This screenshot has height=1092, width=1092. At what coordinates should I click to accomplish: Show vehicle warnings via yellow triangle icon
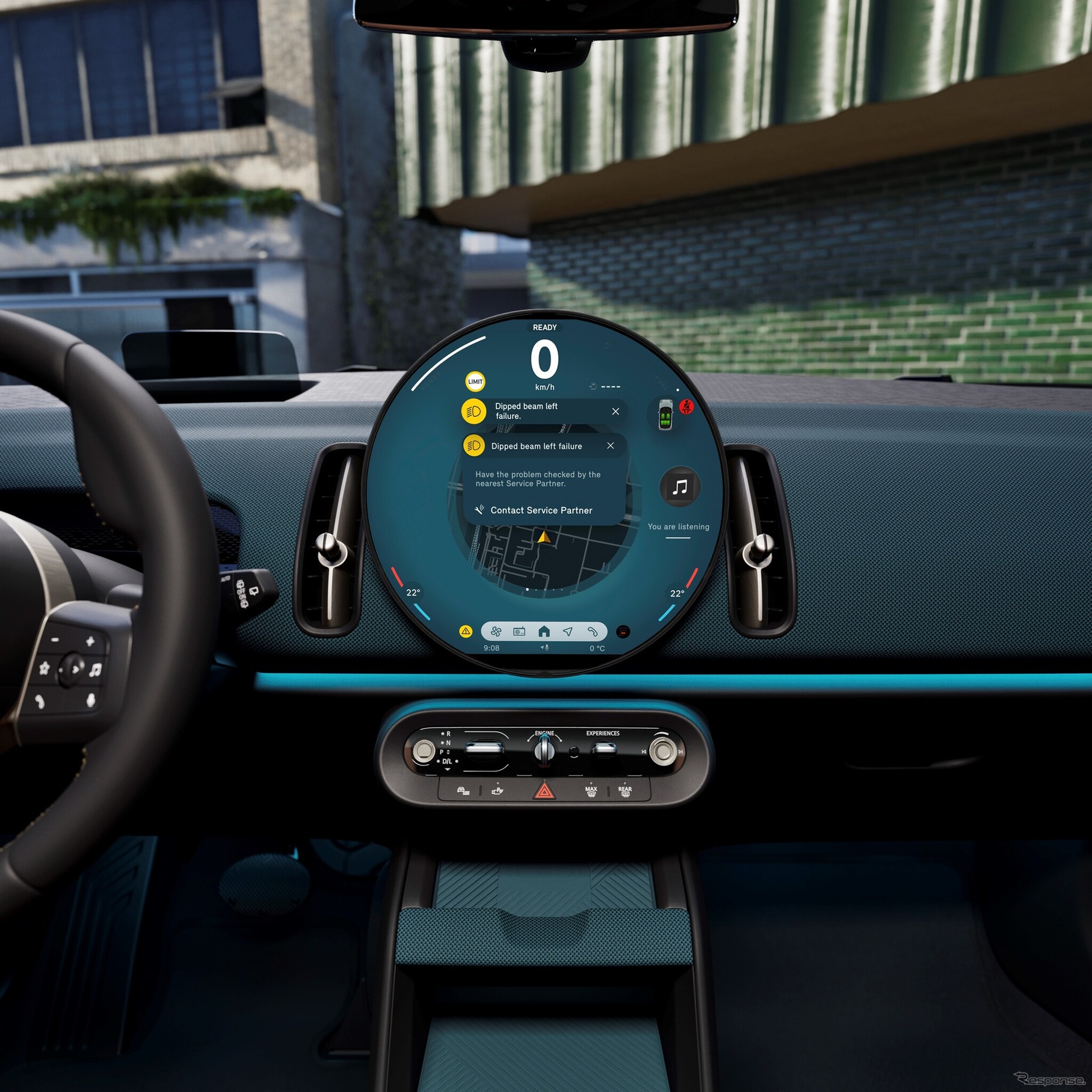pos(466,631)
